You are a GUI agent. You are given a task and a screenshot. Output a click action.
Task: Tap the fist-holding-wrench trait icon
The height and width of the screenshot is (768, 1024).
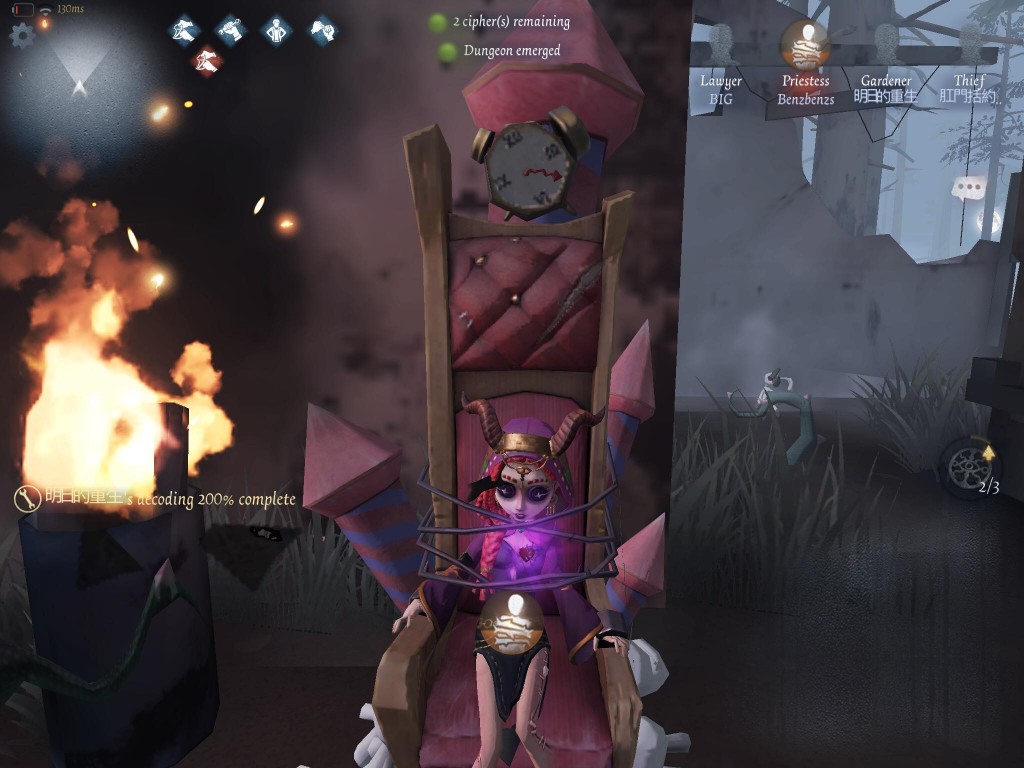pos(230,30)
